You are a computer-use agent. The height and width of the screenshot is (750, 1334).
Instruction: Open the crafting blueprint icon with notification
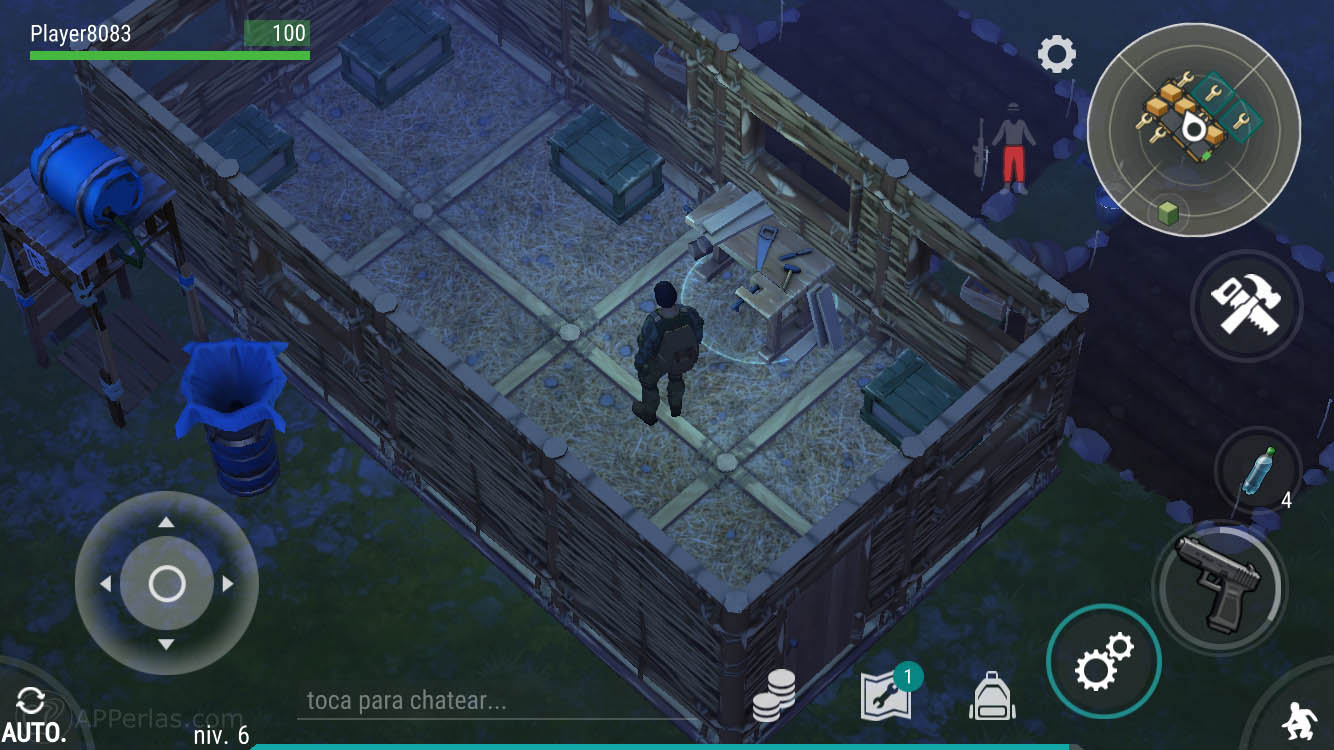886,696
